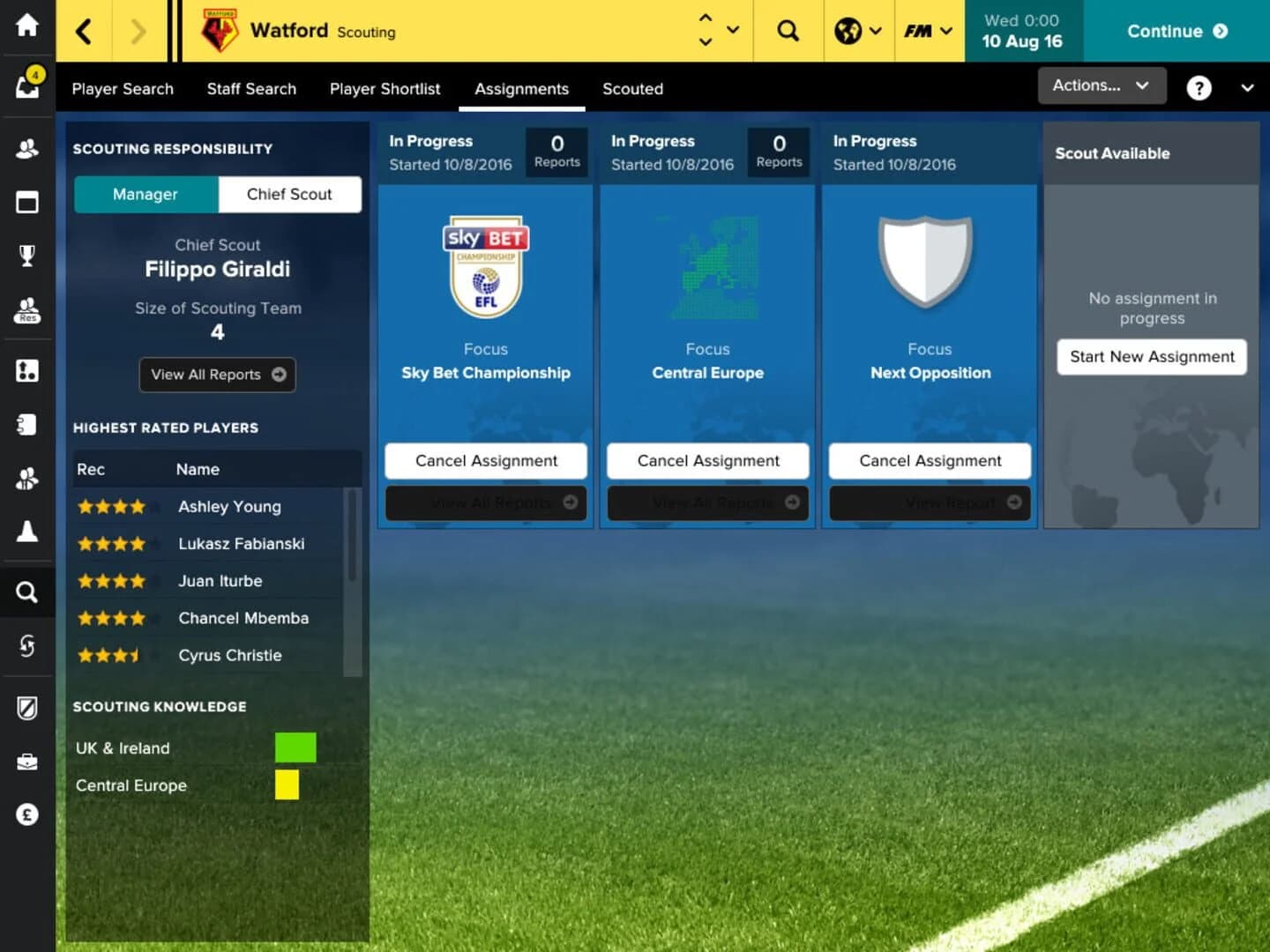Open the Home screen icon
The height and width of the screenshot is (952, 1270).
tap(27, 26)
